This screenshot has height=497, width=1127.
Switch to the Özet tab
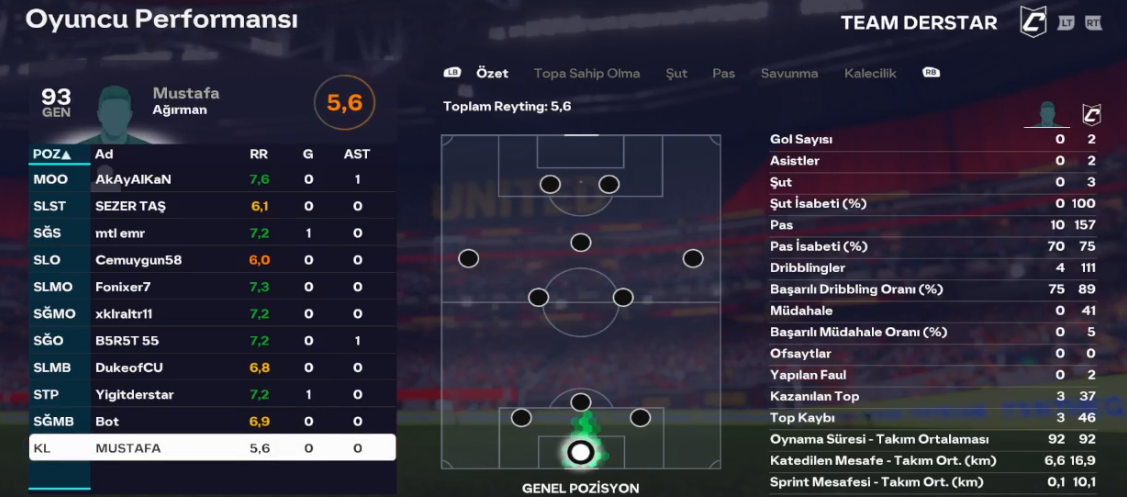coord(492,73)
